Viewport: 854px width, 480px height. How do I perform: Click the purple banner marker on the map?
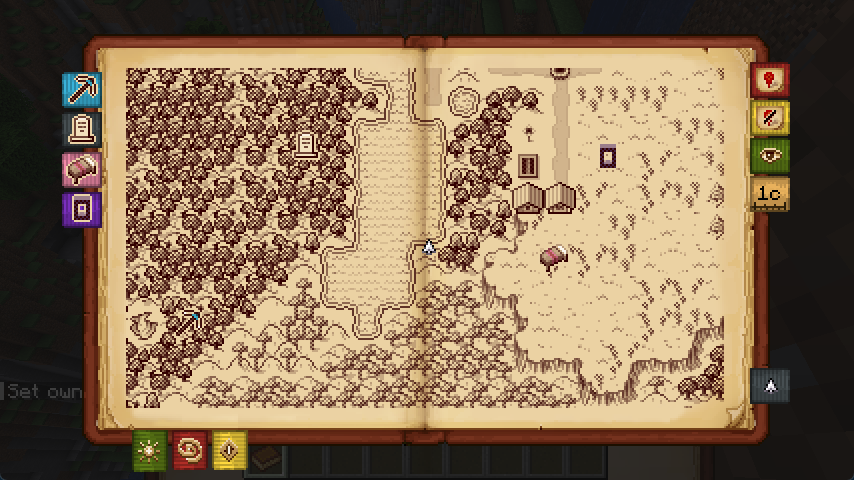tap(607, 156)
